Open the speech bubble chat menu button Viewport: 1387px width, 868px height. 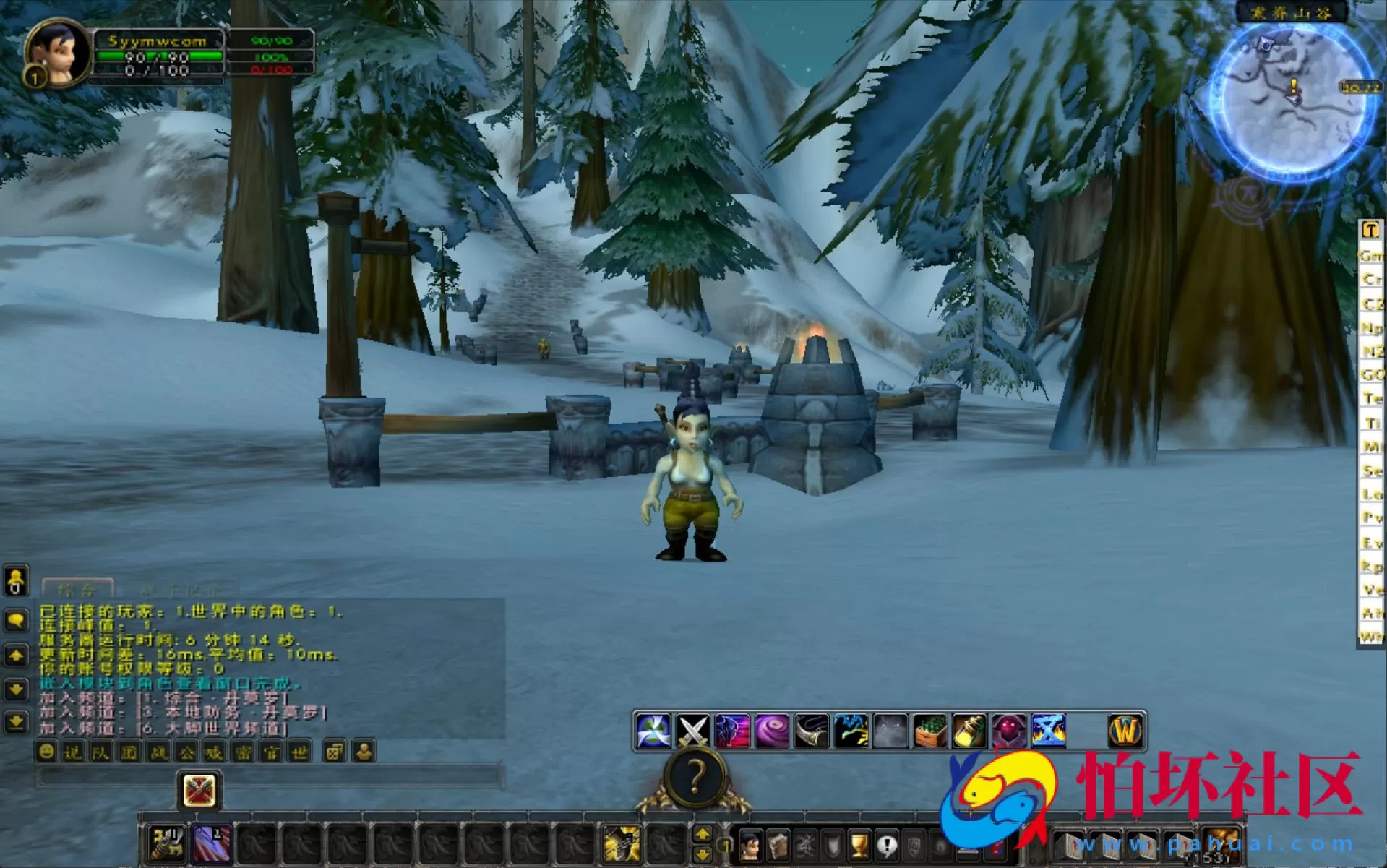coord(16,620)
